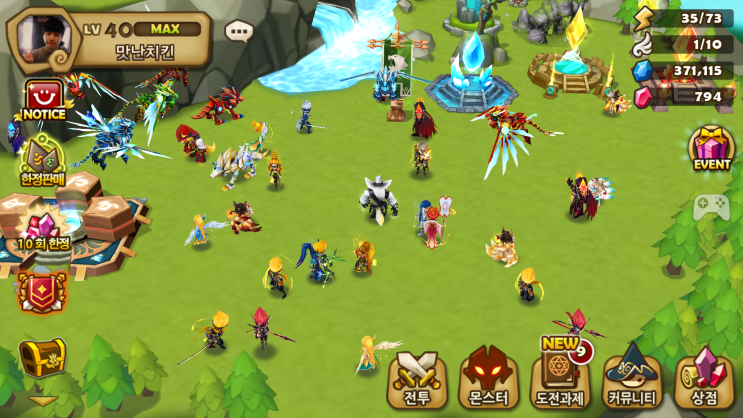Open the NOTICE board
Viewport: 743px width, 418px height.
[43, 102]
